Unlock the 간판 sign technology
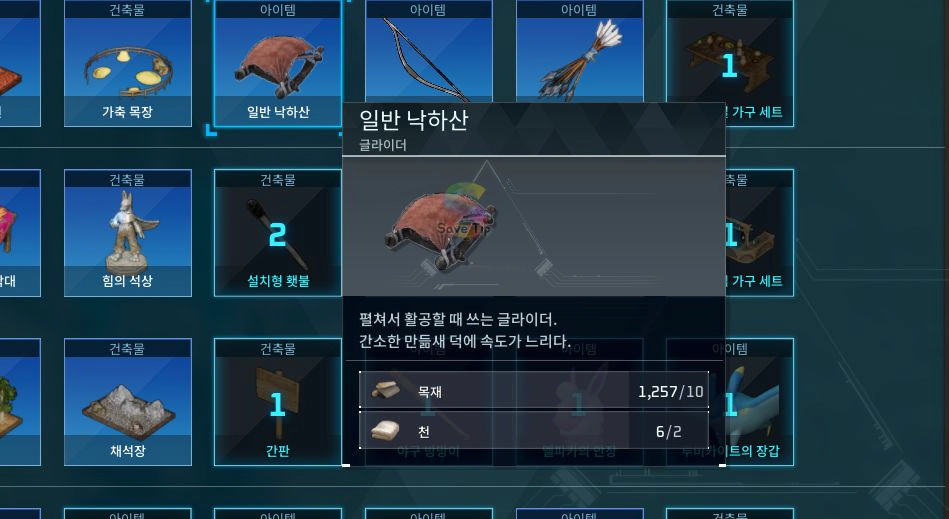 click(x=277, y=402)
